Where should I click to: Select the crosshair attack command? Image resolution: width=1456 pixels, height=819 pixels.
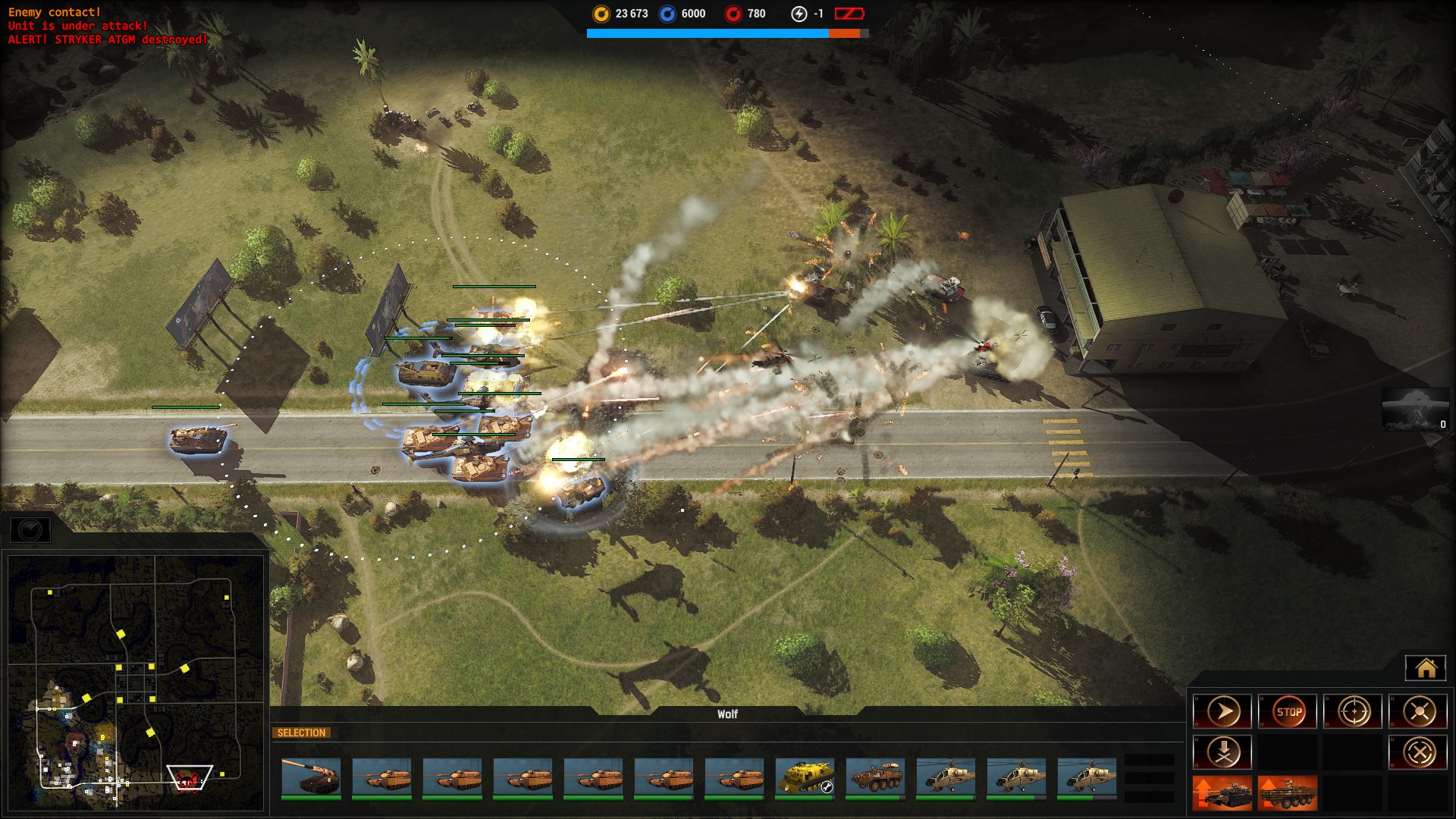point(1354,712)
